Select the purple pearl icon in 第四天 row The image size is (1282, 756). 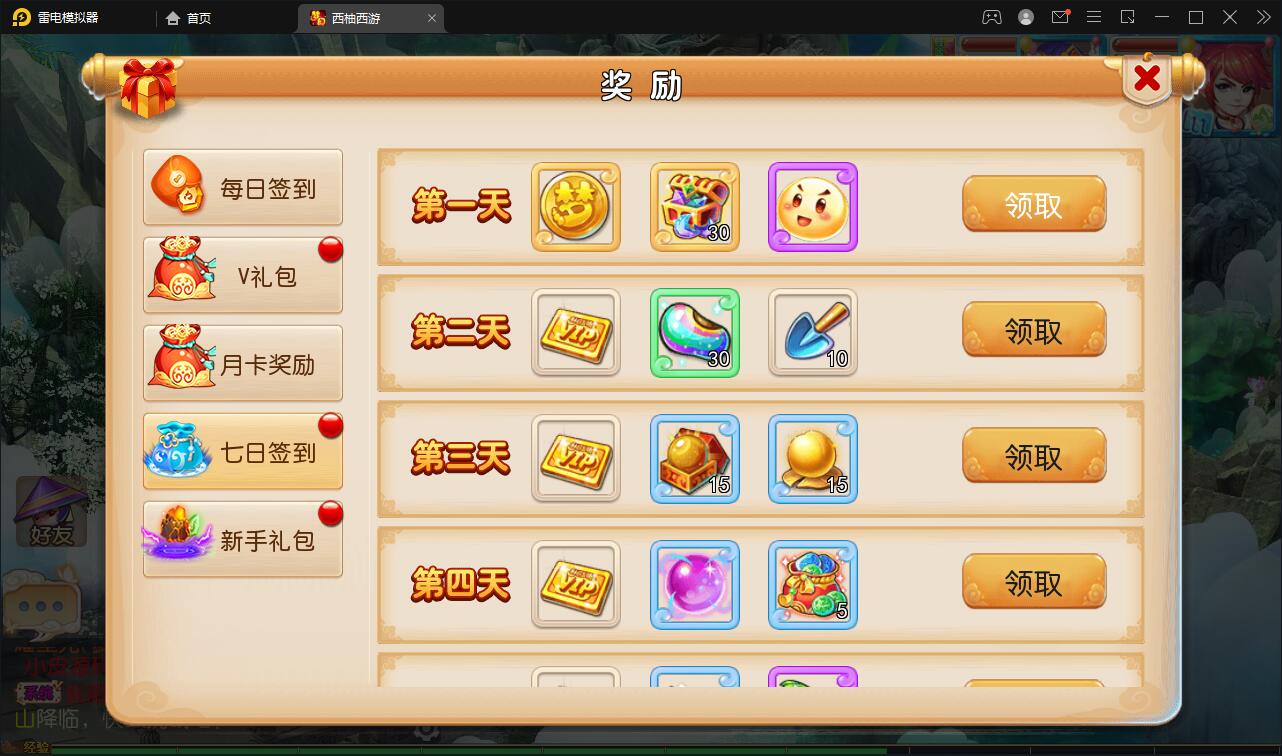(694, 584)
